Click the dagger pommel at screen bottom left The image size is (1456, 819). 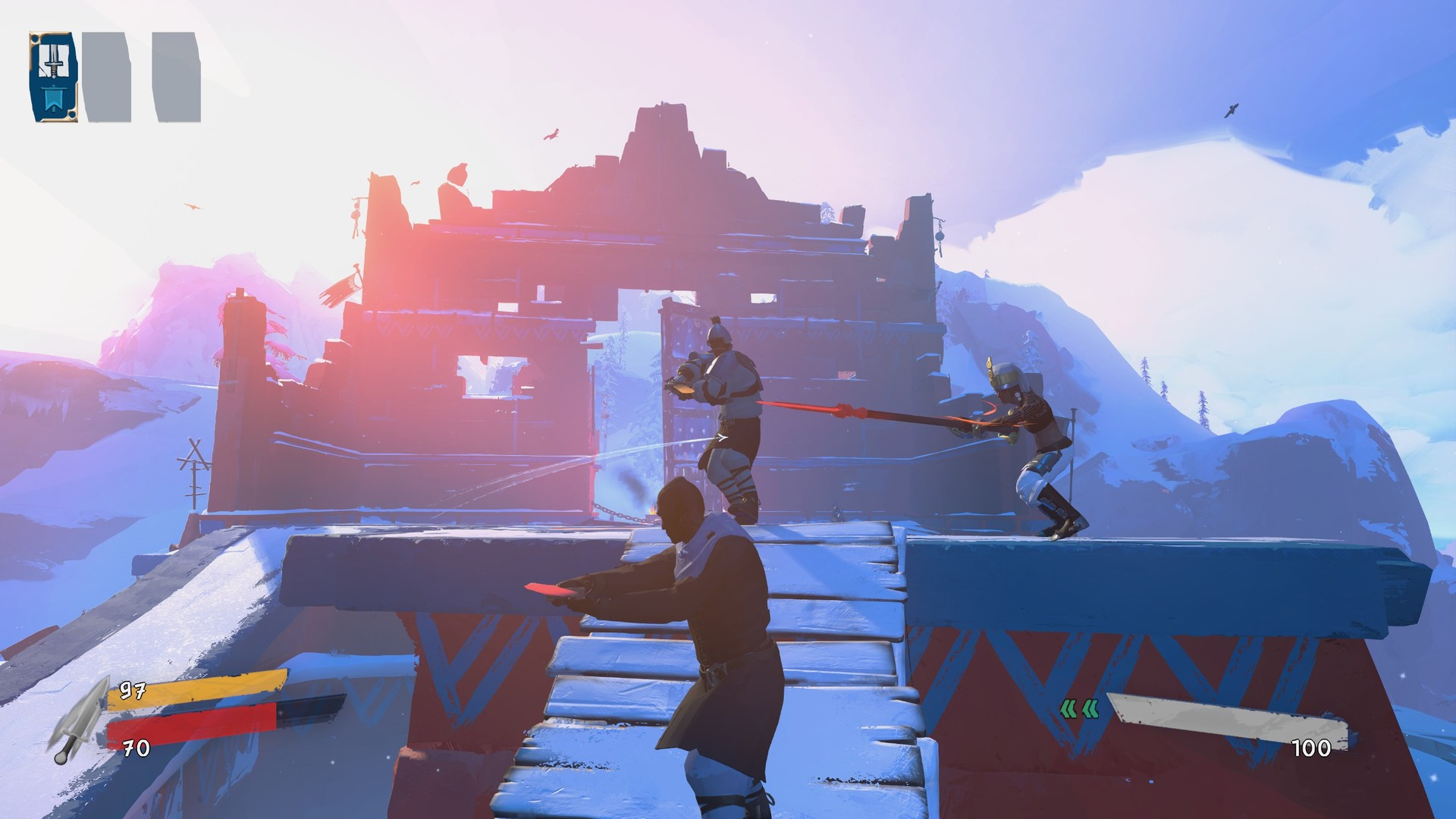click(x=61, y=758)
